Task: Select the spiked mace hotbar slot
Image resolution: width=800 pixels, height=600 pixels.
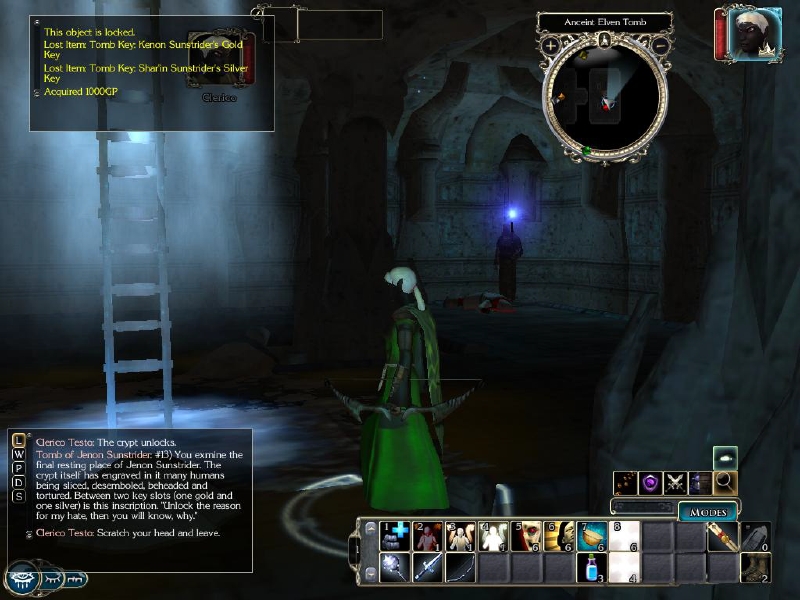Action: [x=395, y=568]
